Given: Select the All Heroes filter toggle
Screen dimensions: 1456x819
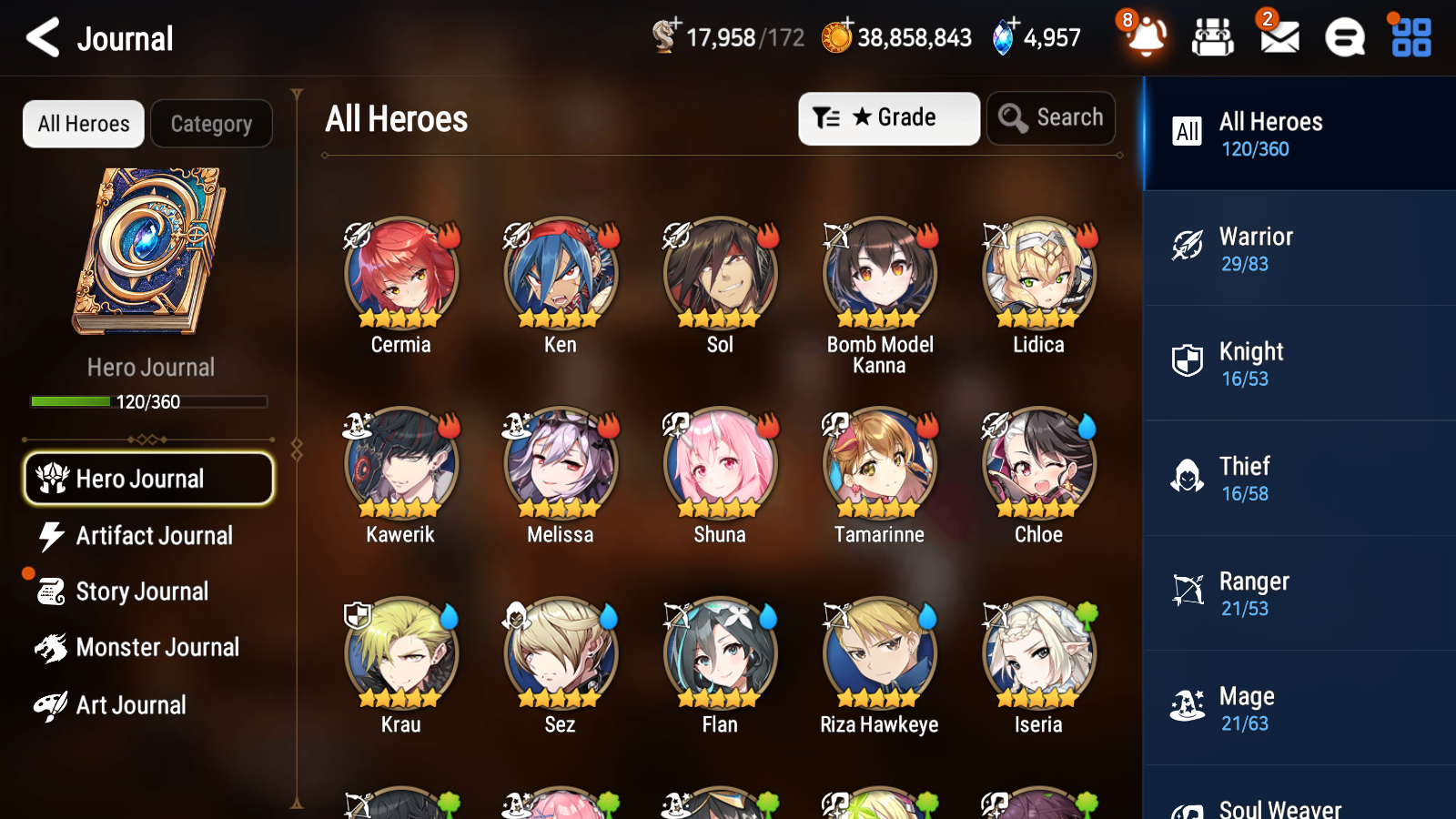Looking at the screenshot, I should pyautogui.click(x=83, y=124).
